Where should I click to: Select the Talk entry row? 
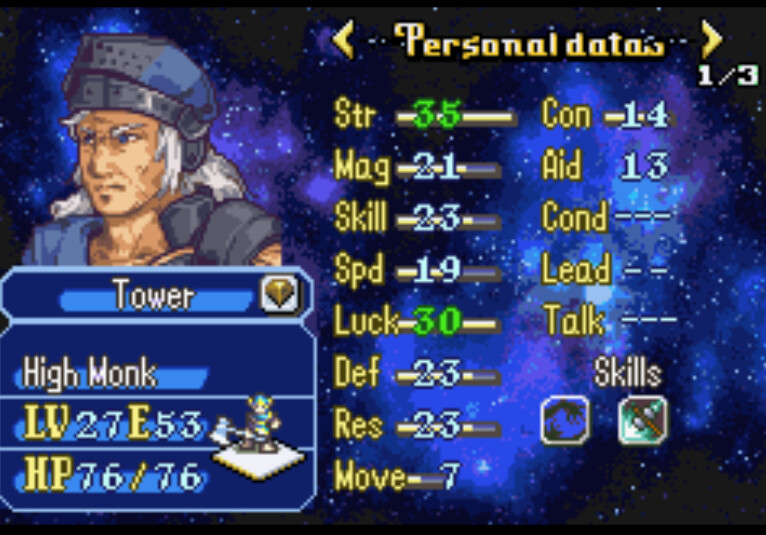[x=610, y=322]
